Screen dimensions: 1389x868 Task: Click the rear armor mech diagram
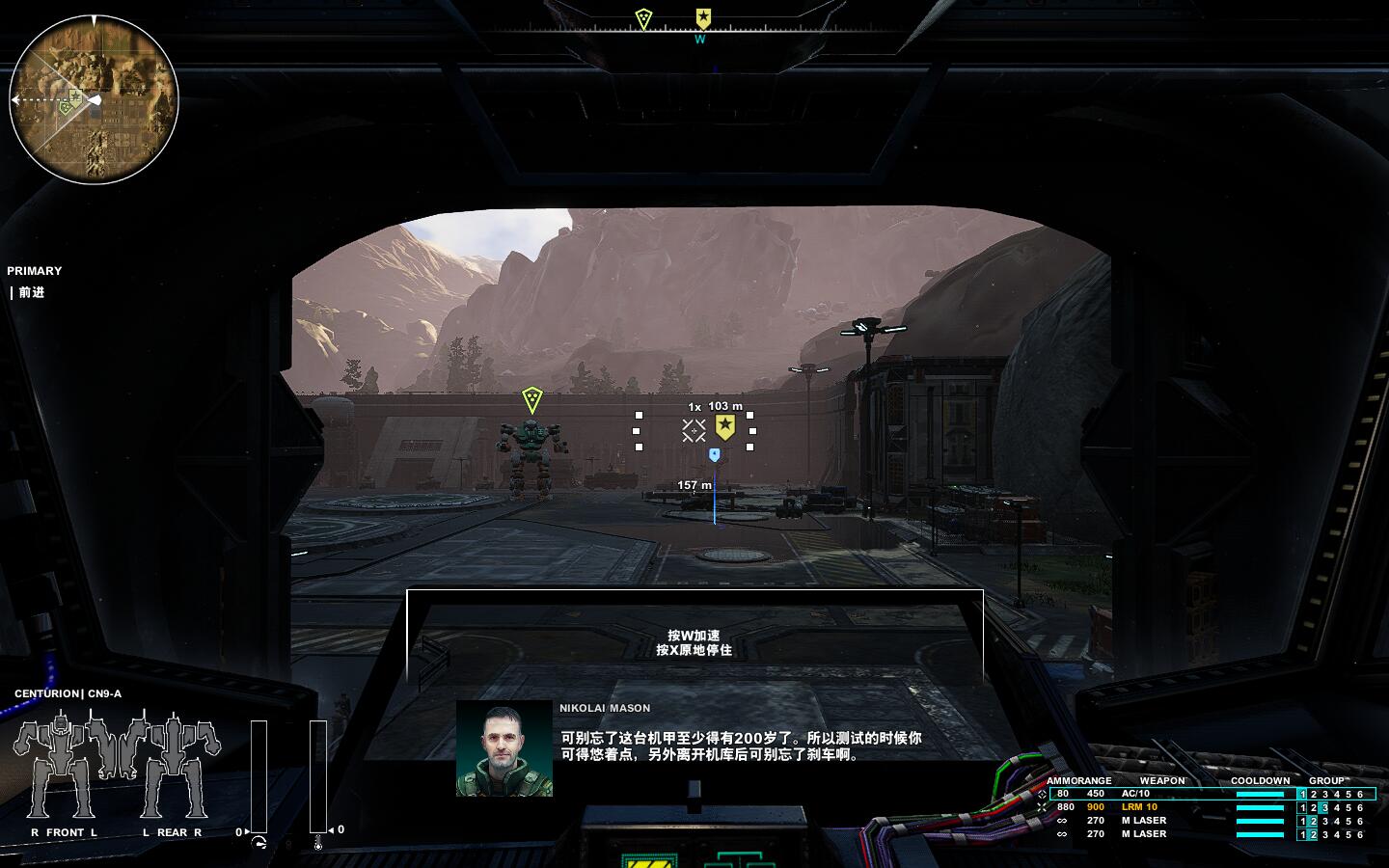click(173, 769)
